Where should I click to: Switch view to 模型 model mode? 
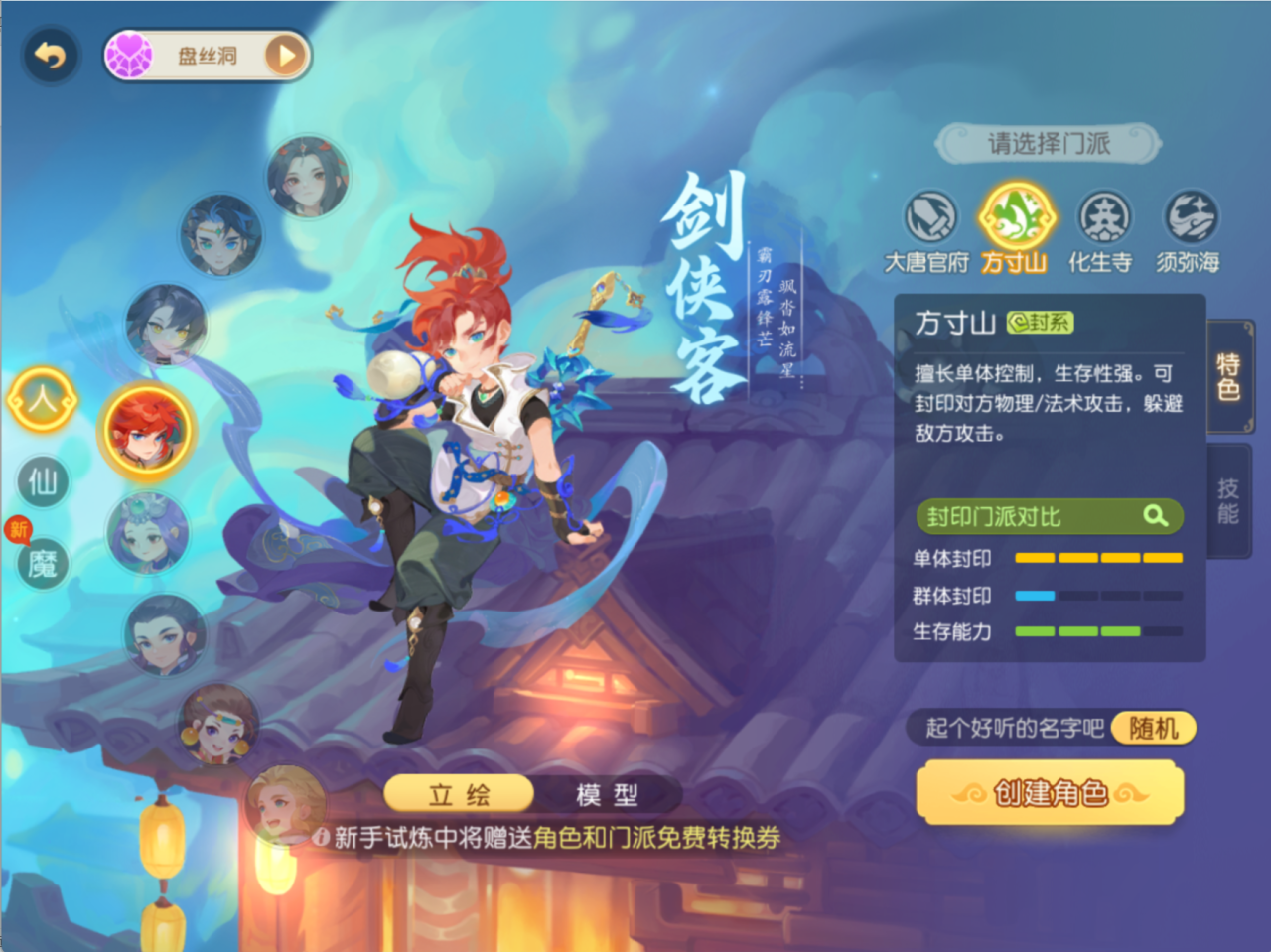click(x=607, y=794)
